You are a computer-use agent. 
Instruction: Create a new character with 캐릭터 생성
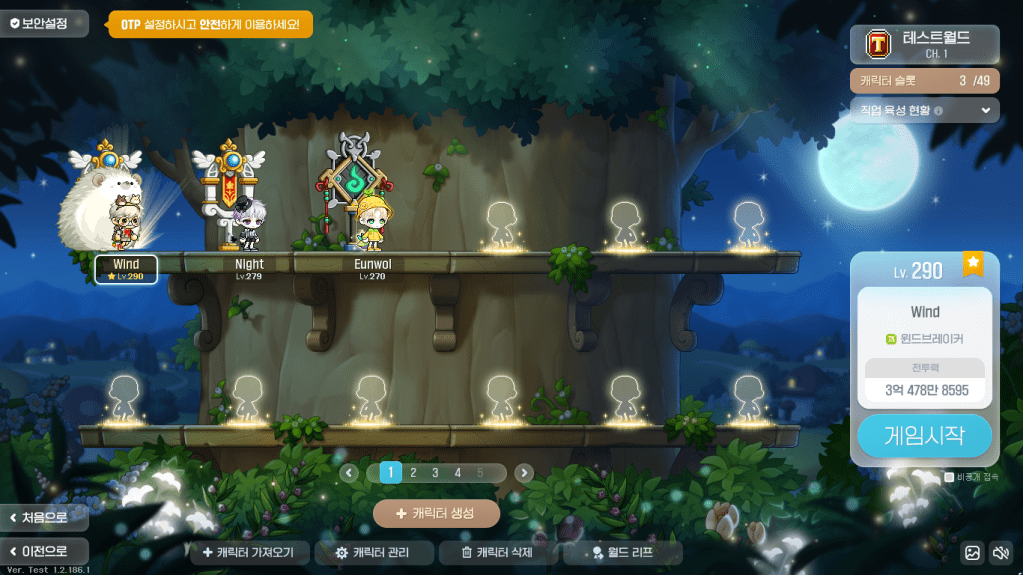pyautogui.click(x=436, y=513)
